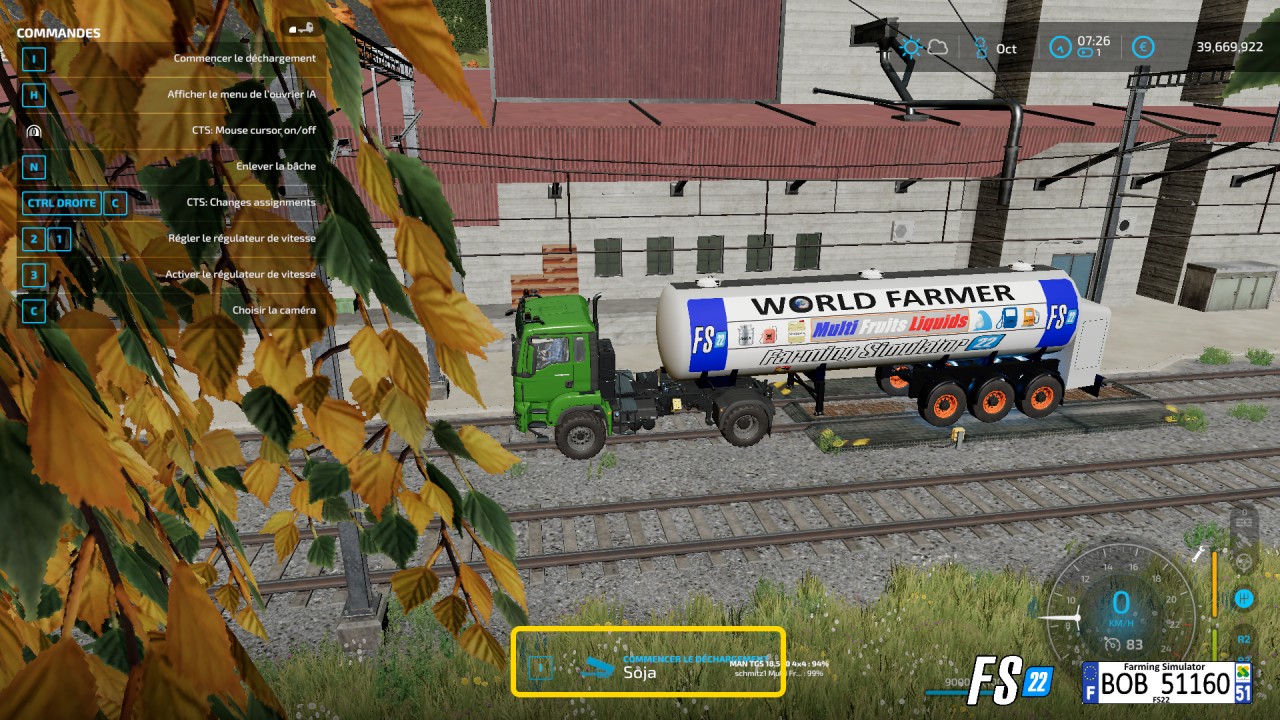Toggle Activer le régulateur de vitesse

(x=240, y=274)
